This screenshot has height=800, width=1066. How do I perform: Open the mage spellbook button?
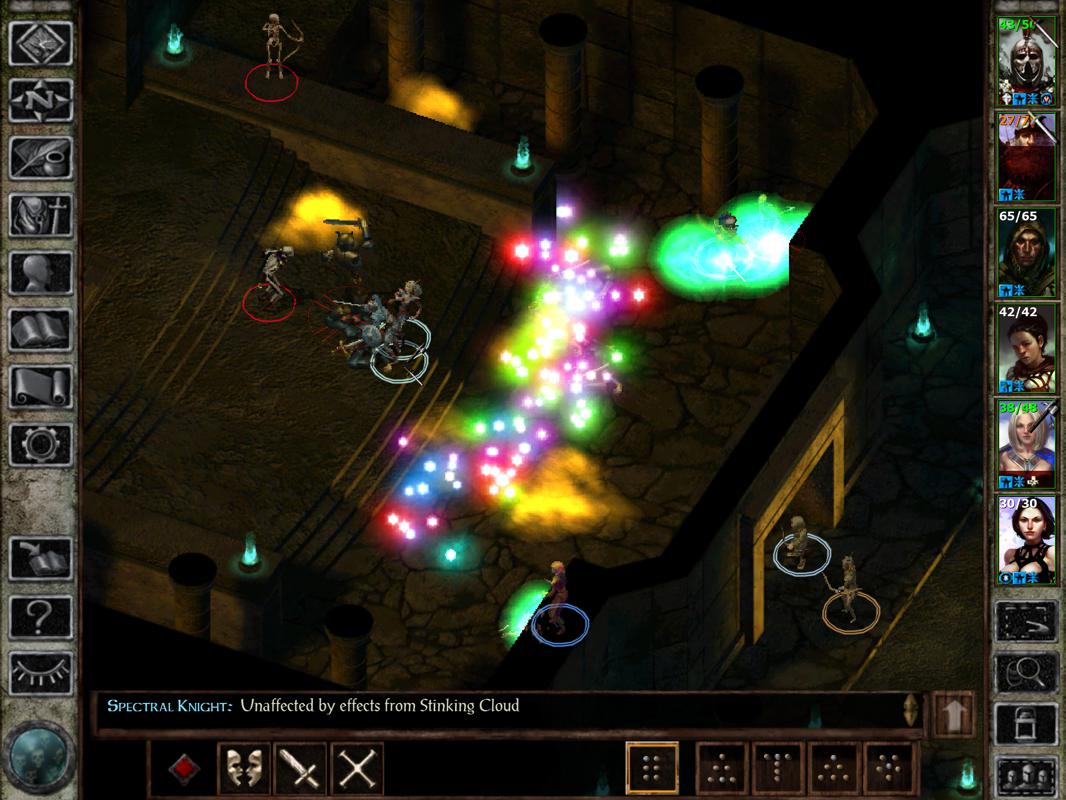[41, 329]
